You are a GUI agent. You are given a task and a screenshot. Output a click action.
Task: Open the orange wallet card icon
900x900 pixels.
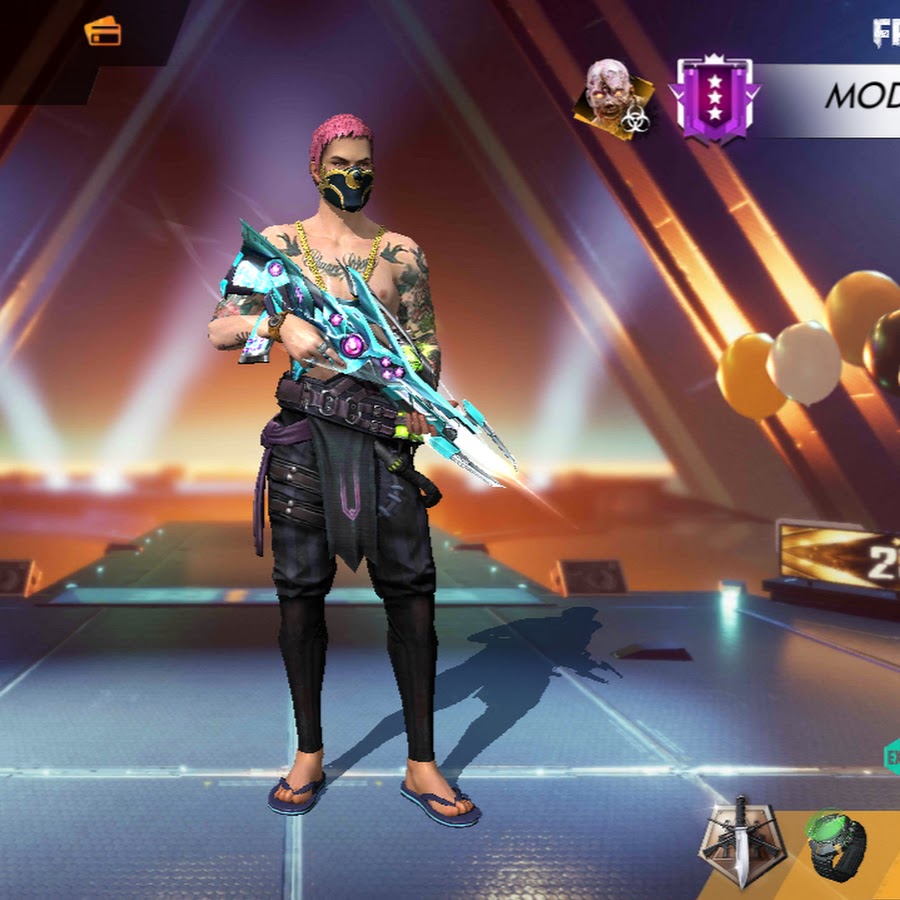click(x=103, y=32)
